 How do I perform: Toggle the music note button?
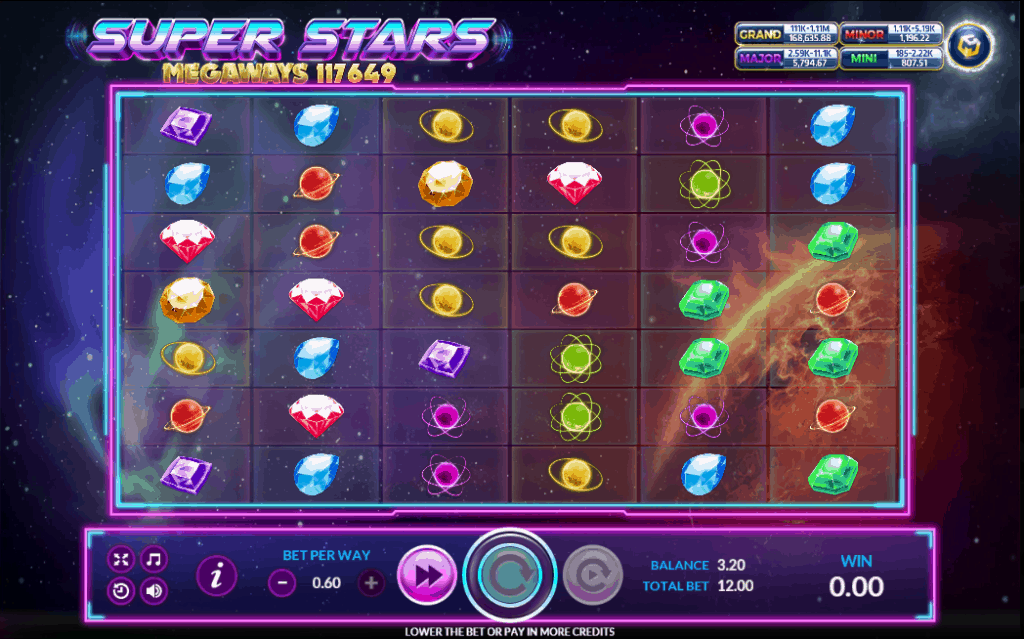pyautogui.click(x=153, y=559)
